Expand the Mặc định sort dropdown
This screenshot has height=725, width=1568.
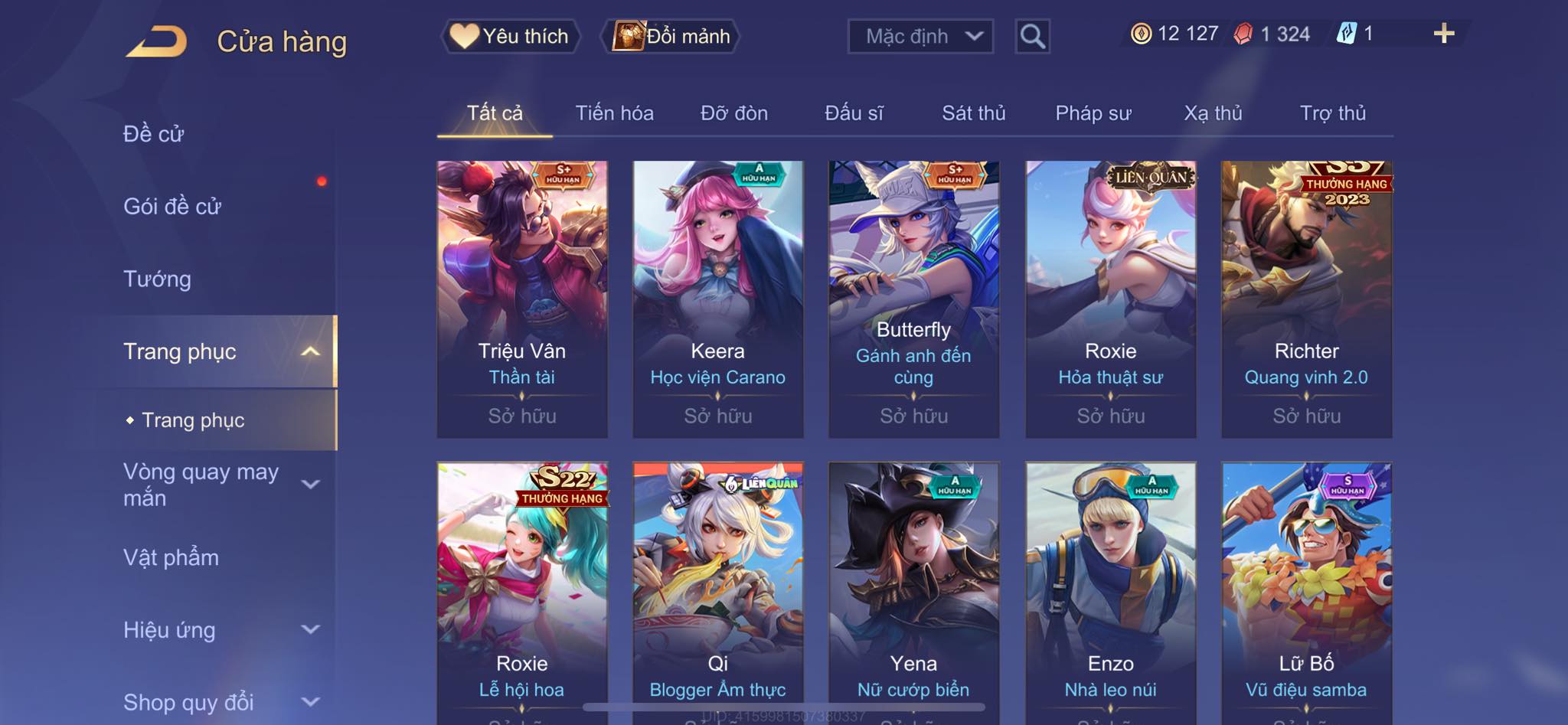pos(920,36)
